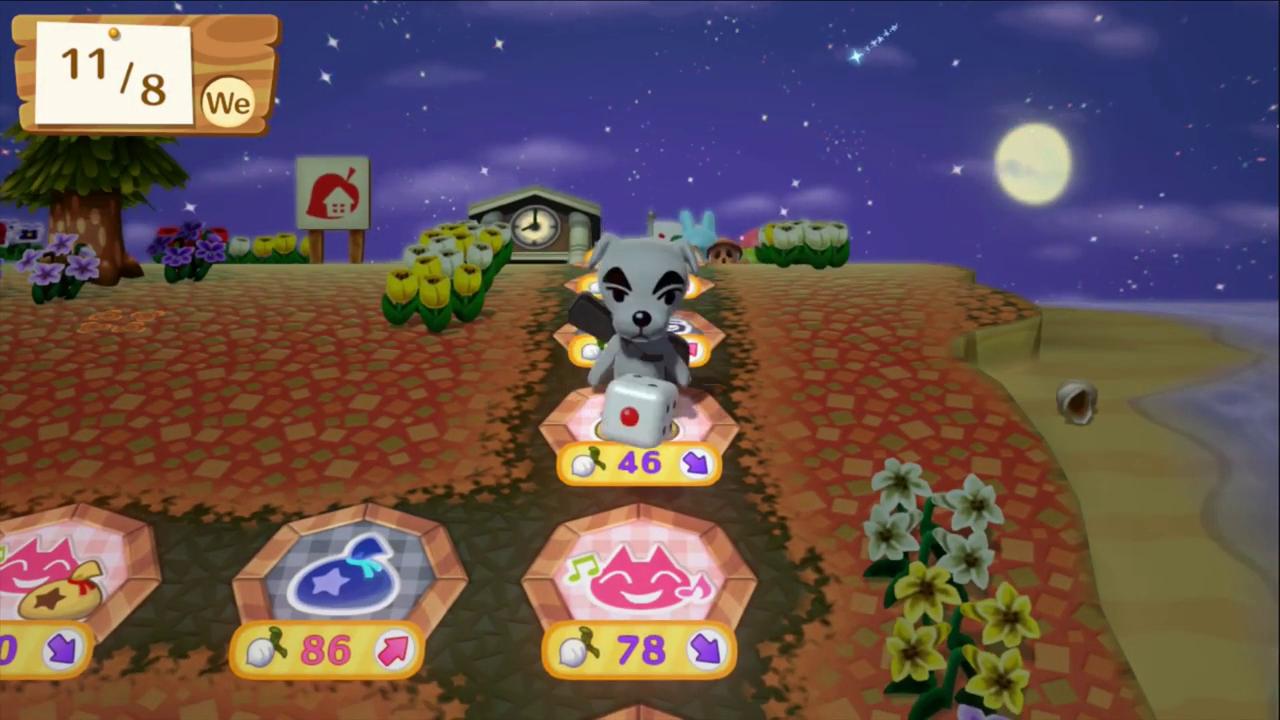The width and height of the screenshot is (1280, 720).
Task: Toggle the purple falling-price arrow under 78
Action: coord(707,650)
